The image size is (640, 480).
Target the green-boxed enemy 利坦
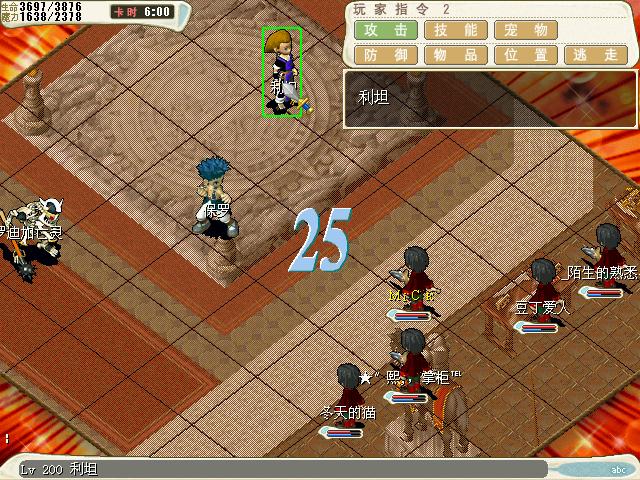click(281, 71)
